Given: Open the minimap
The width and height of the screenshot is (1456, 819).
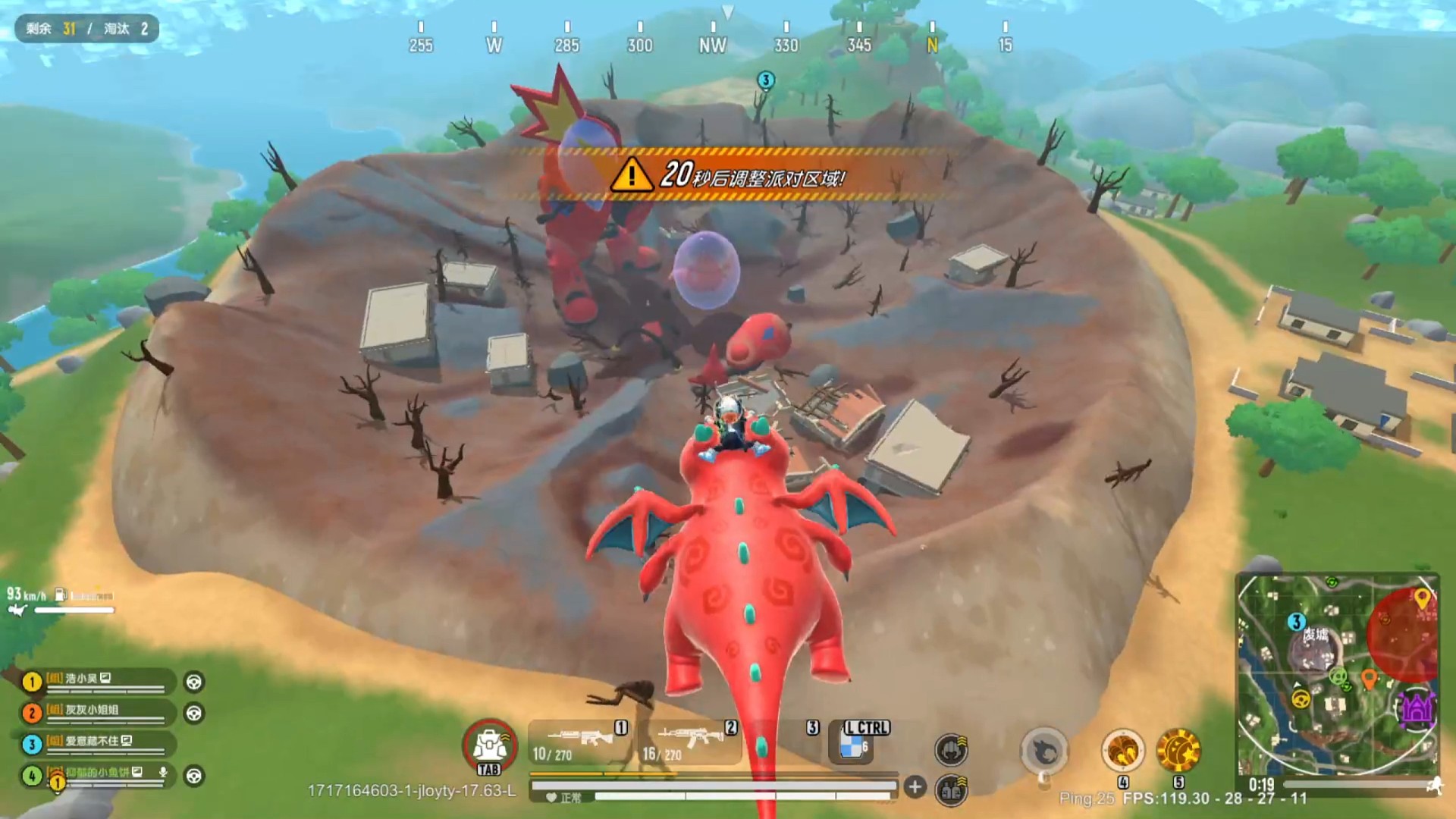Looking at the screenshot, I should tap(1338, 673).
